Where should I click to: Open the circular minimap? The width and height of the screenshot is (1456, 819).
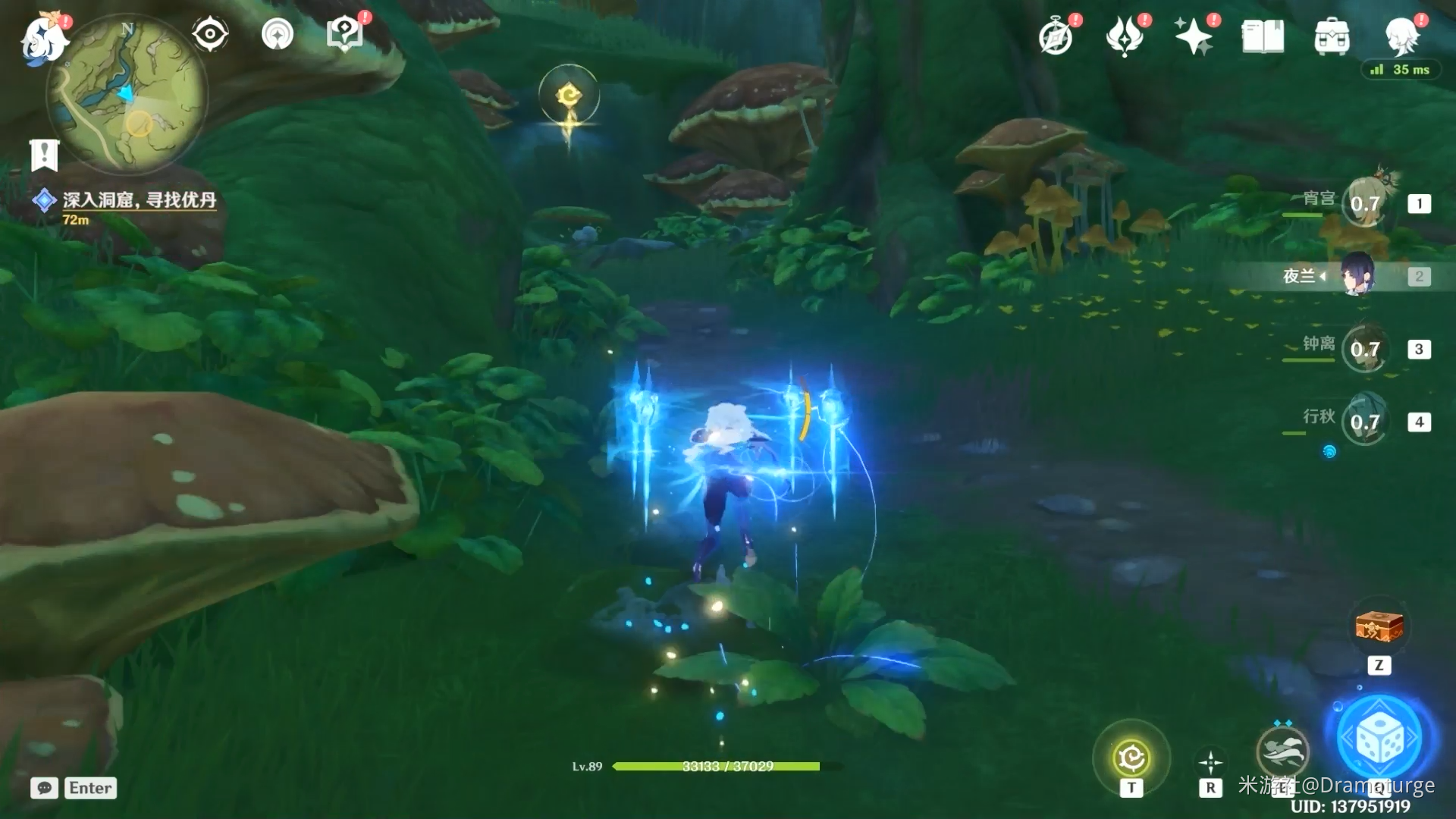click(x=127, y=96)
